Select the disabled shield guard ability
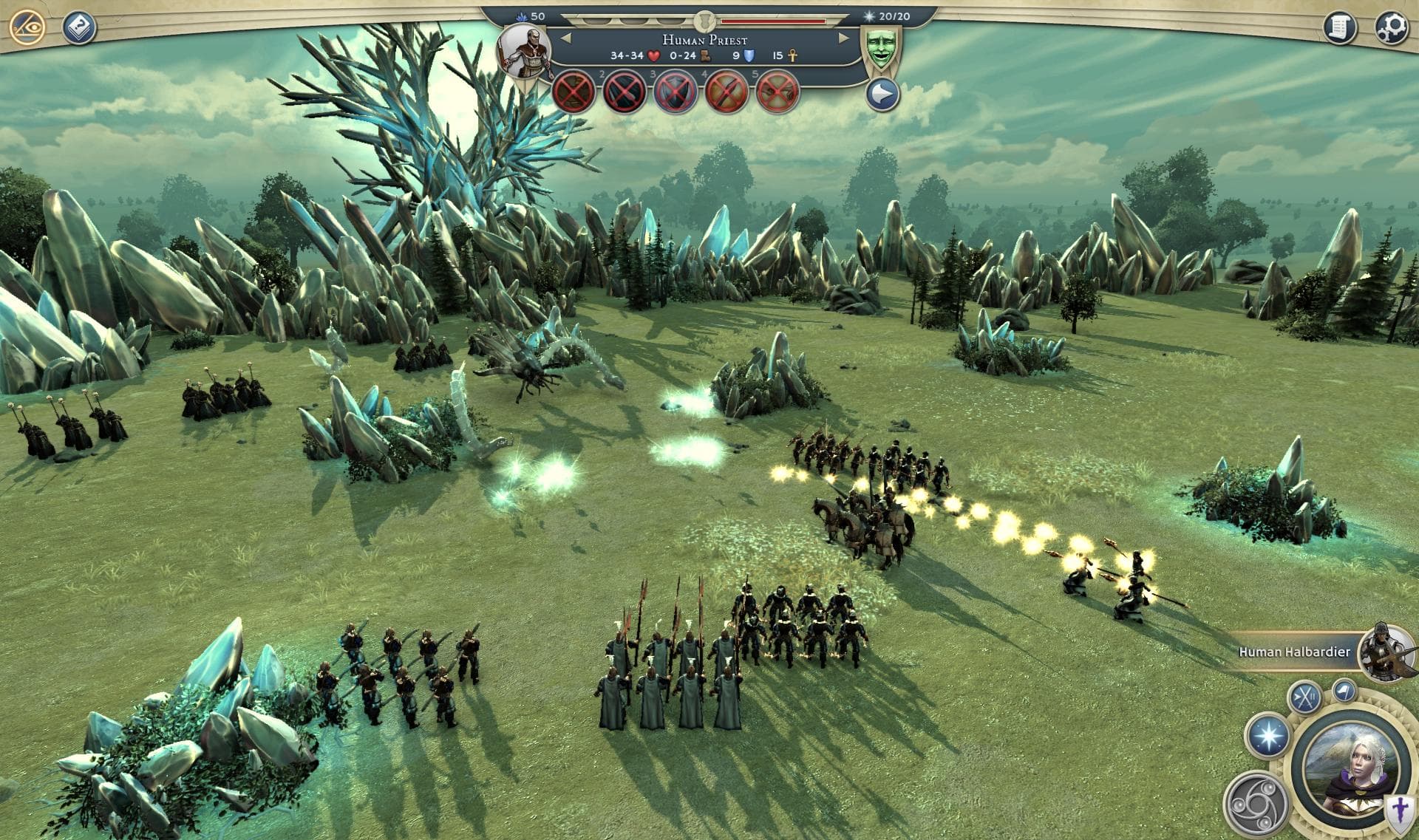The height and width of the screenshot is (840, 1419). click(x=676, y=92)
